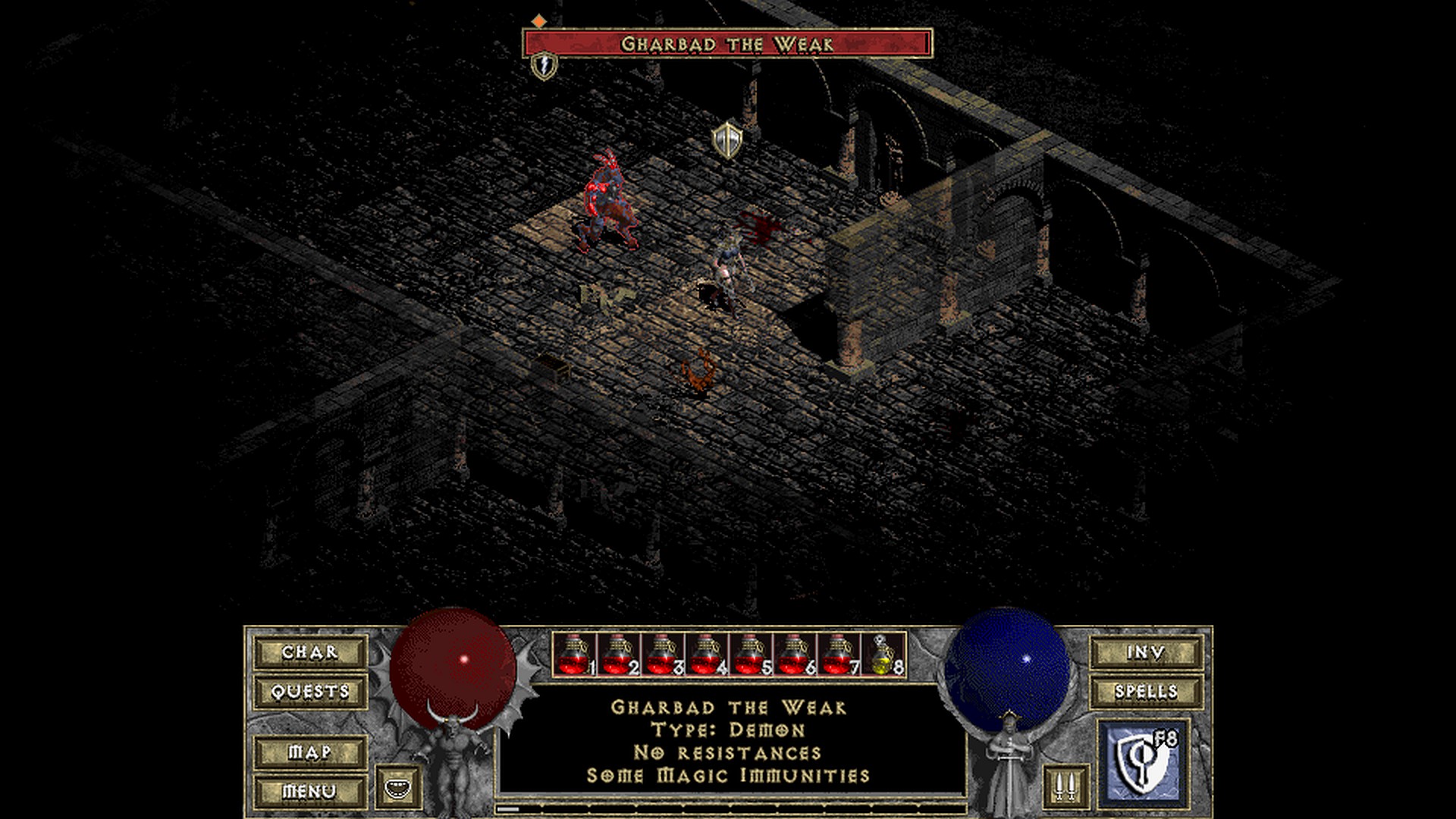Toggle the twin-swords player attack button

click(1061, 787)
